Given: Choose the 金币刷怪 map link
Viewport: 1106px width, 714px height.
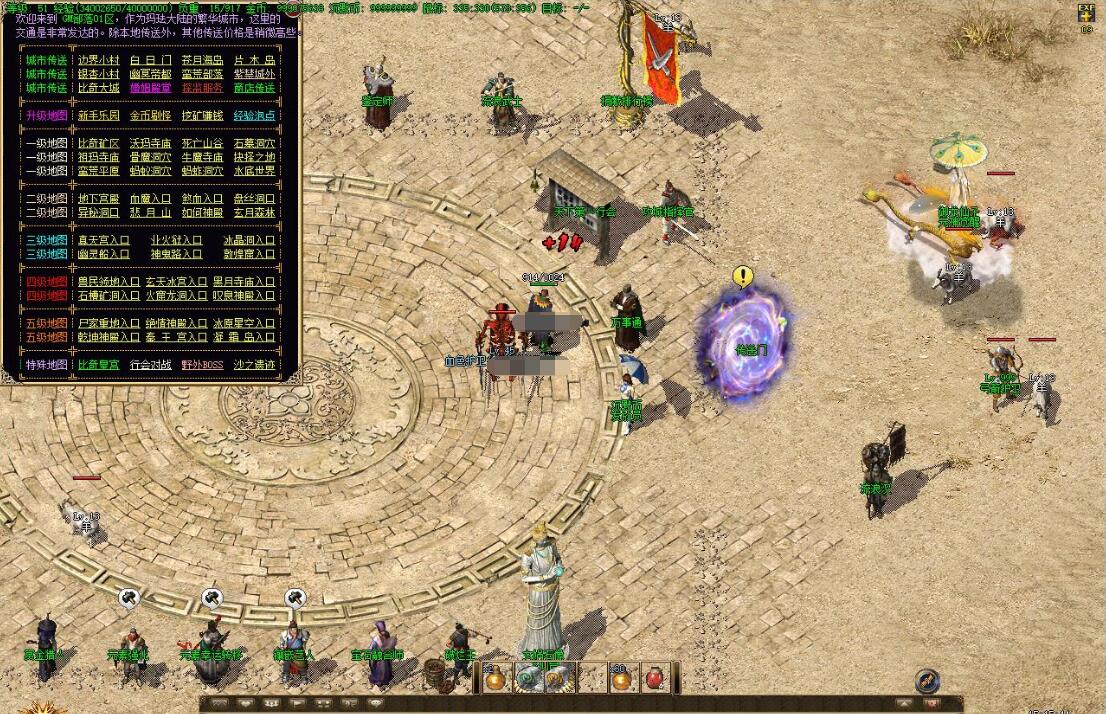Looking at the screenshot, I should pos(151,116).
